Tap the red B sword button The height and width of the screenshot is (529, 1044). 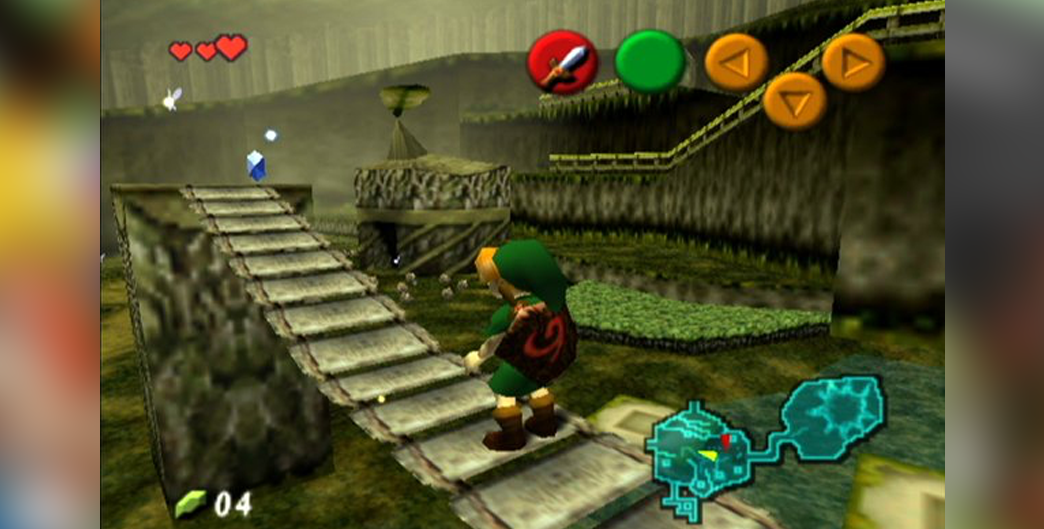[562, 62]
